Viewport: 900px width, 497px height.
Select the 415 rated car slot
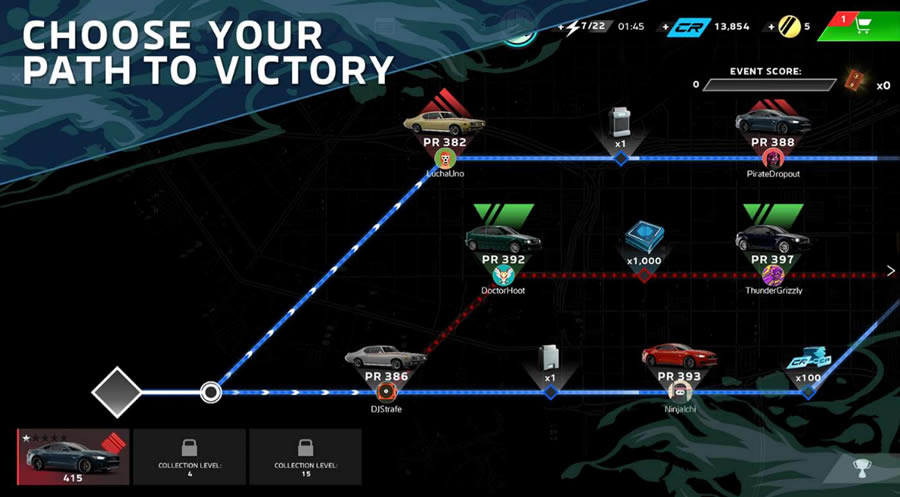[73, 457]
